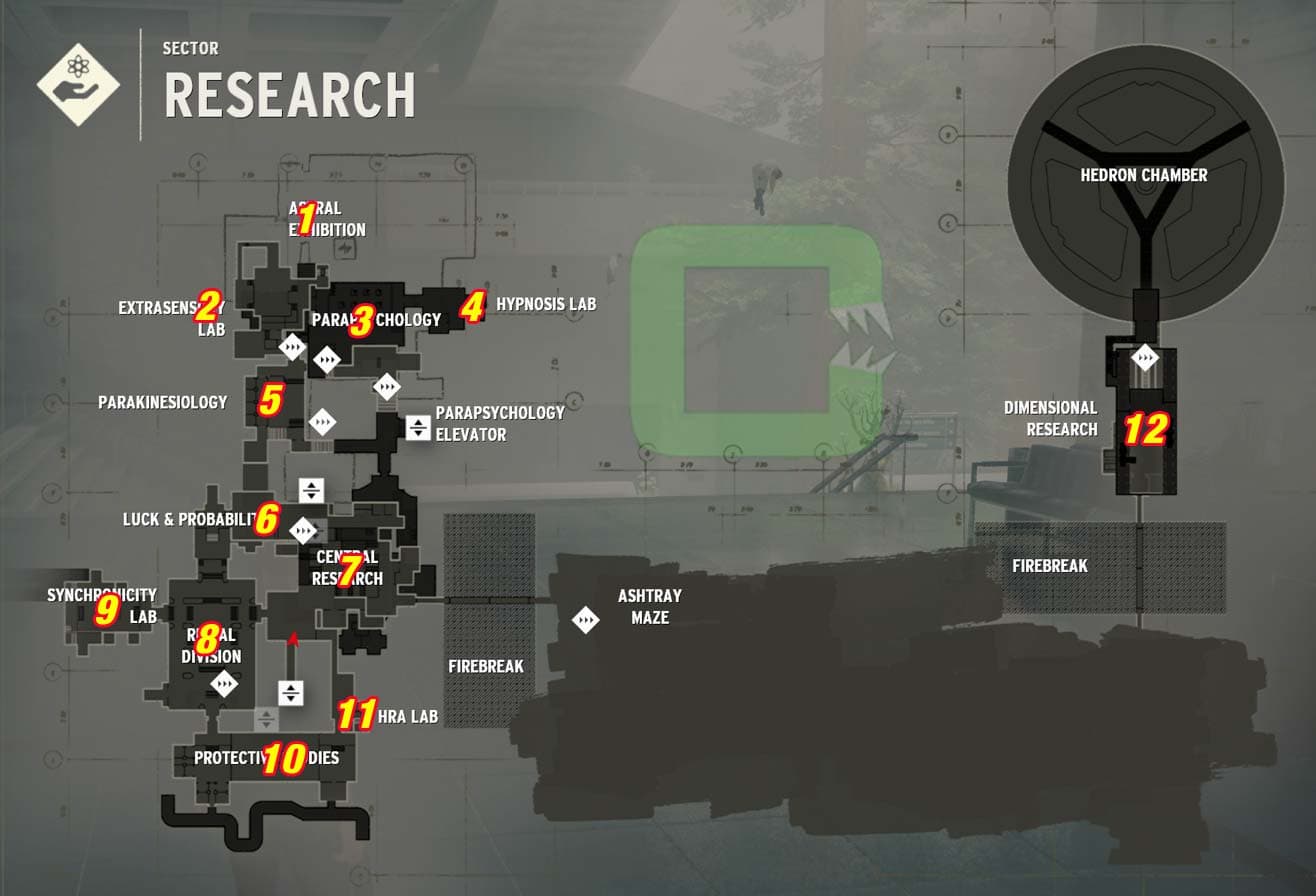Click the control point inside Ritual Division
The image size is (1316, 896).
pos(224,683)
